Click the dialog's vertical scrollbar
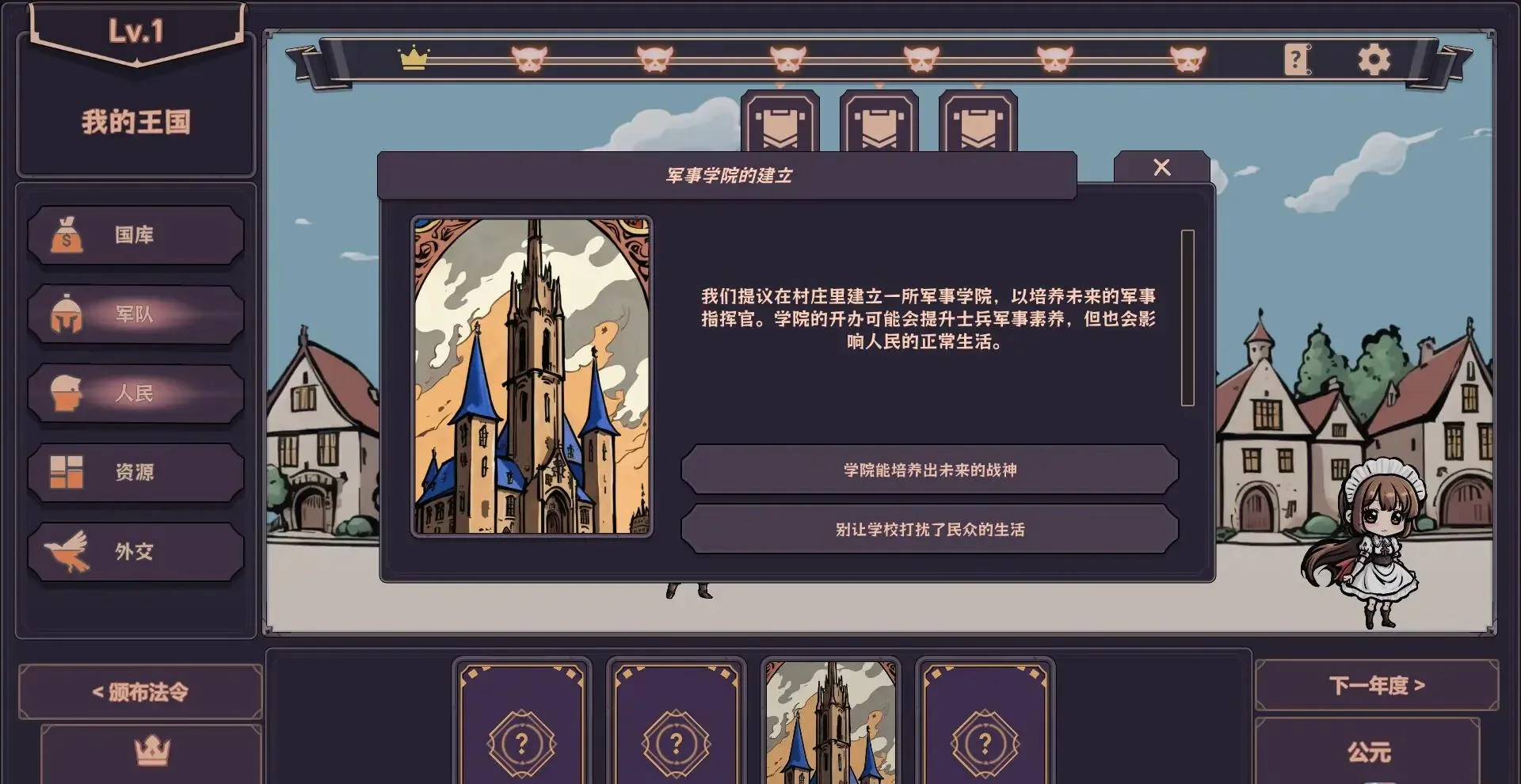The height and width of the screenshot is (784, 1521). click(1187, 317)
